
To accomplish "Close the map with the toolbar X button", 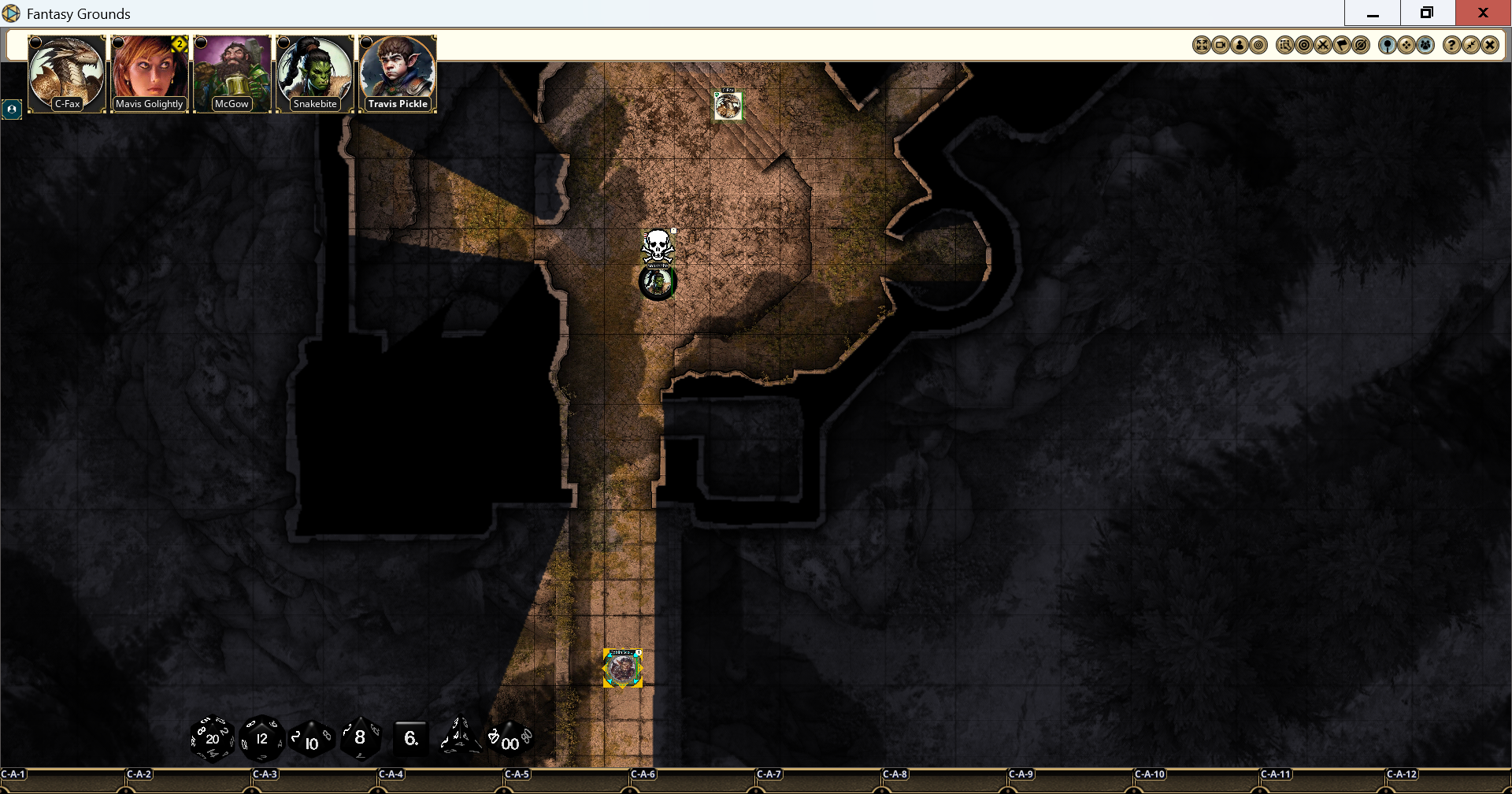I will (1489, 46).
